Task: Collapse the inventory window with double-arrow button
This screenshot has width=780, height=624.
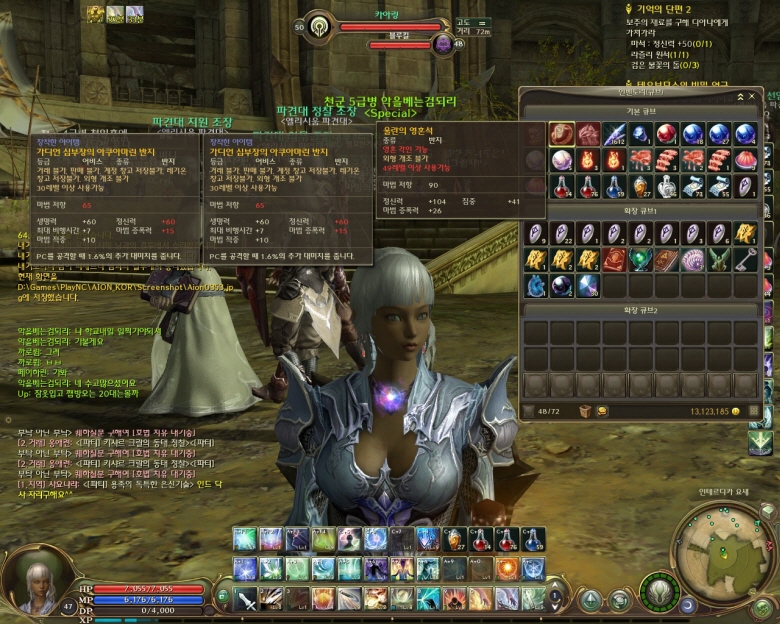Action: point(741,95)
